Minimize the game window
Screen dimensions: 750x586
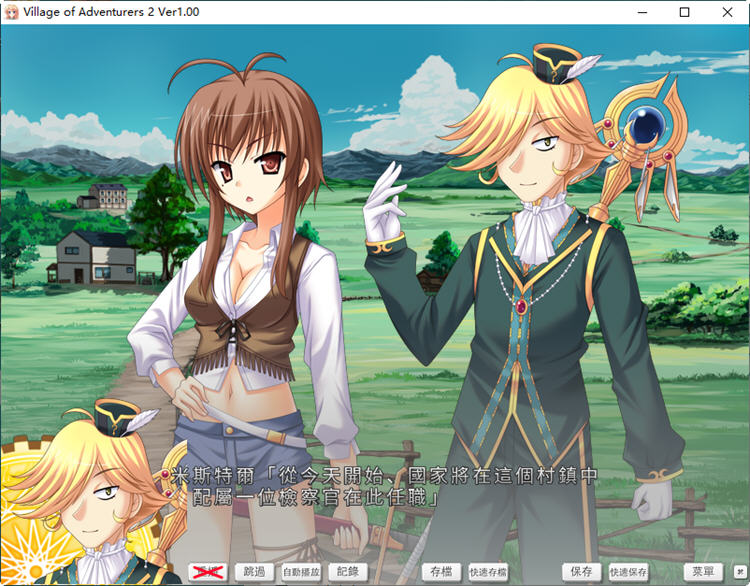click(x=641, y=12)
